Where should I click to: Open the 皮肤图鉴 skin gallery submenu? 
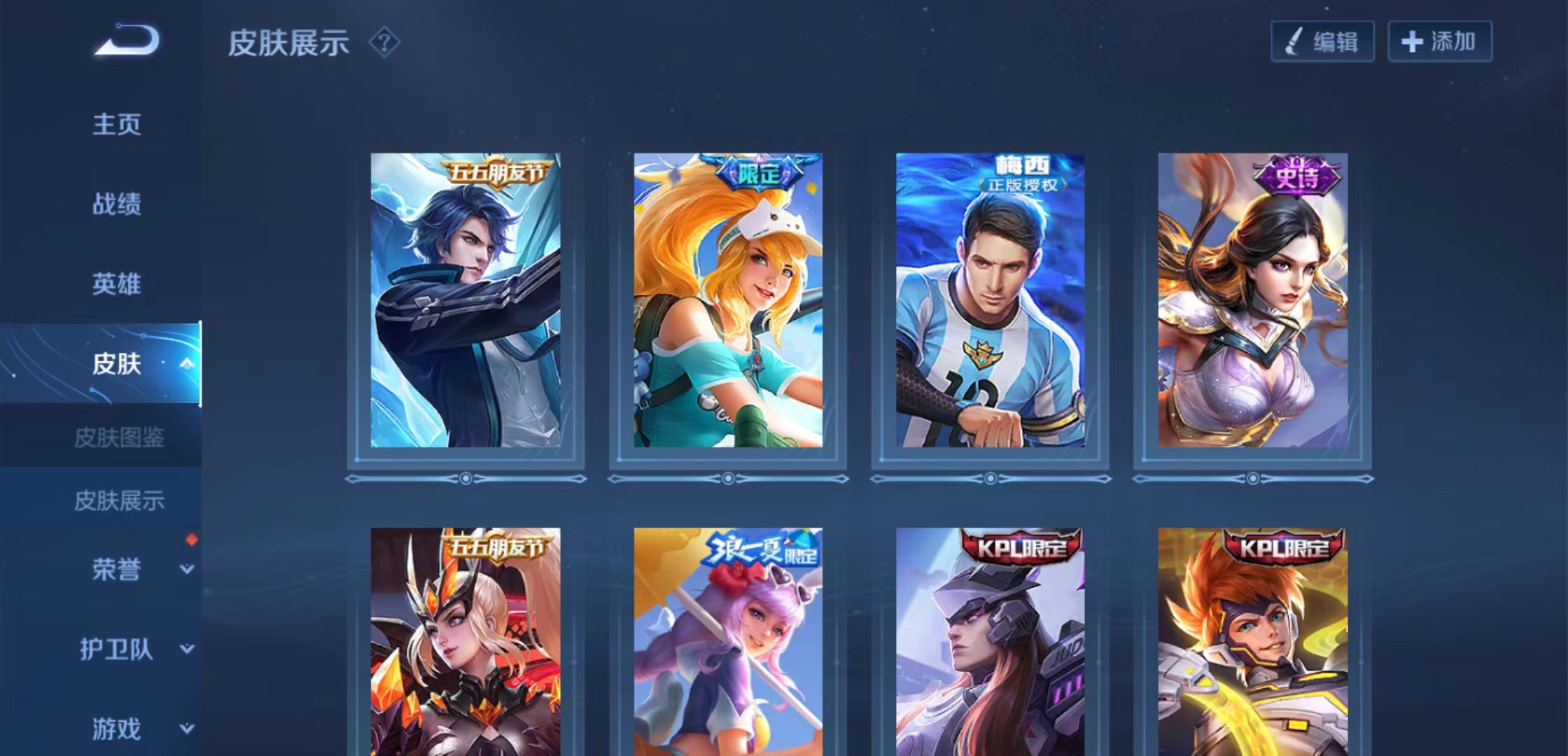click(119, 438)
